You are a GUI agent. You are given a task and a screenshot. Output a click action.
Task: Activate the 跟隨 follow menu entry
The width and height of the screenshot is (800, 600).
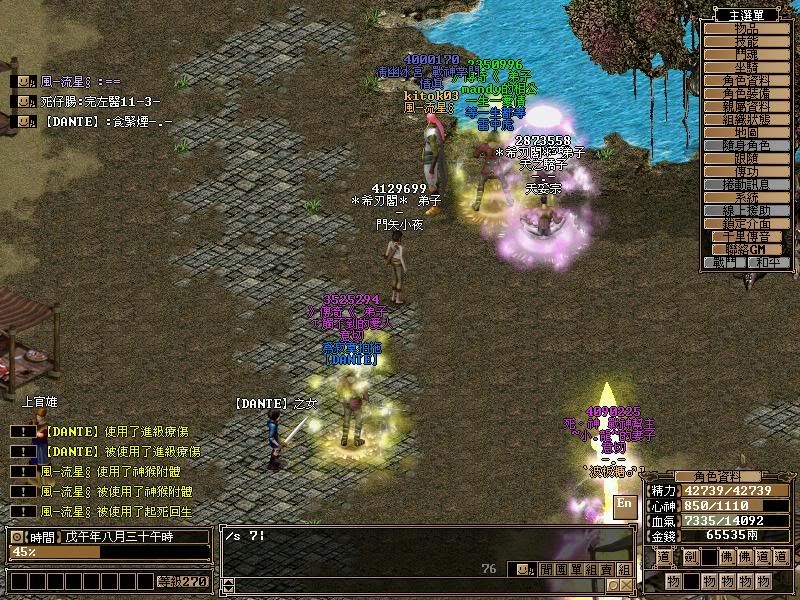click(747, 158)
